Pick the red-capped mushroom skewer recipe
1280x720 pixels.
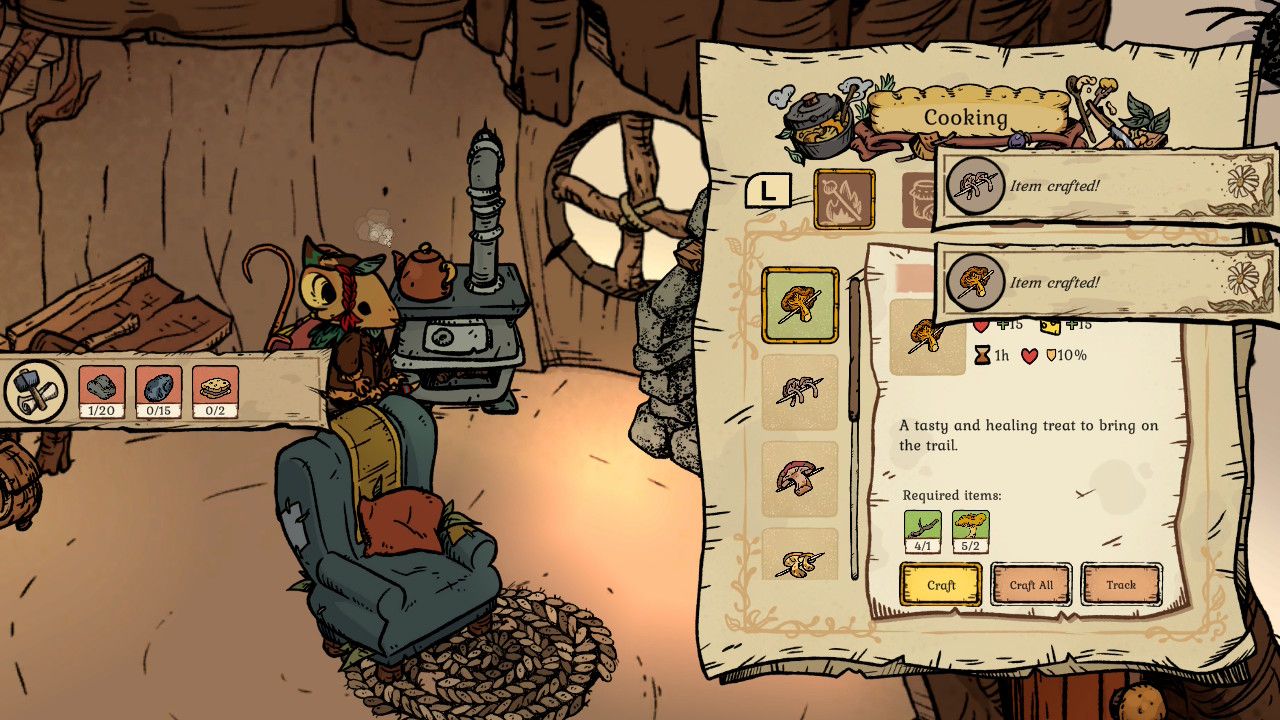coord(800,478)
